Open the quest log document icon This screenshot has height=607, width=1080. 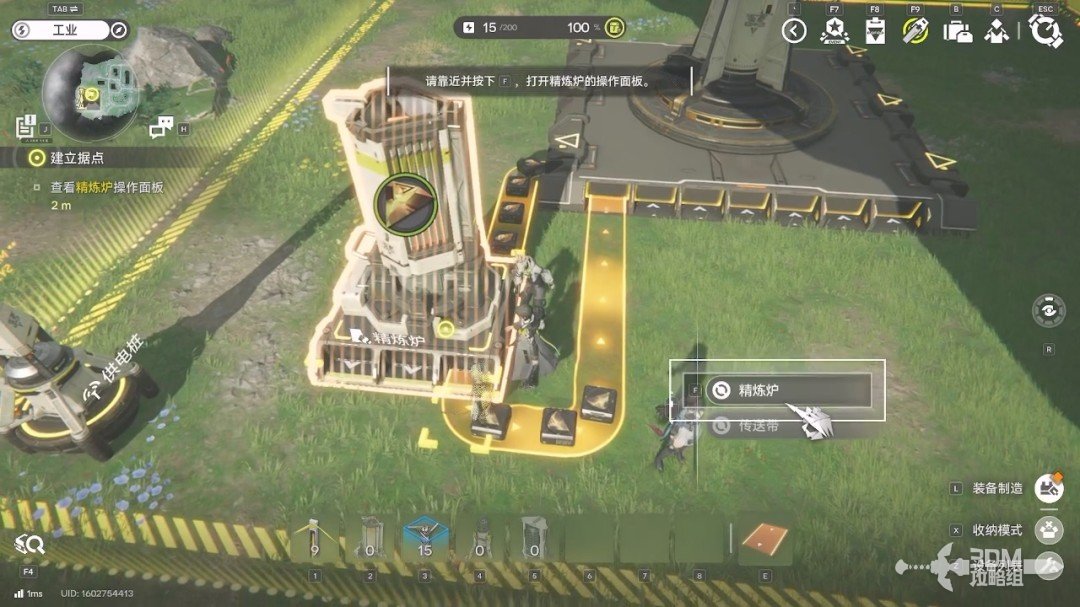pos(26,127)
